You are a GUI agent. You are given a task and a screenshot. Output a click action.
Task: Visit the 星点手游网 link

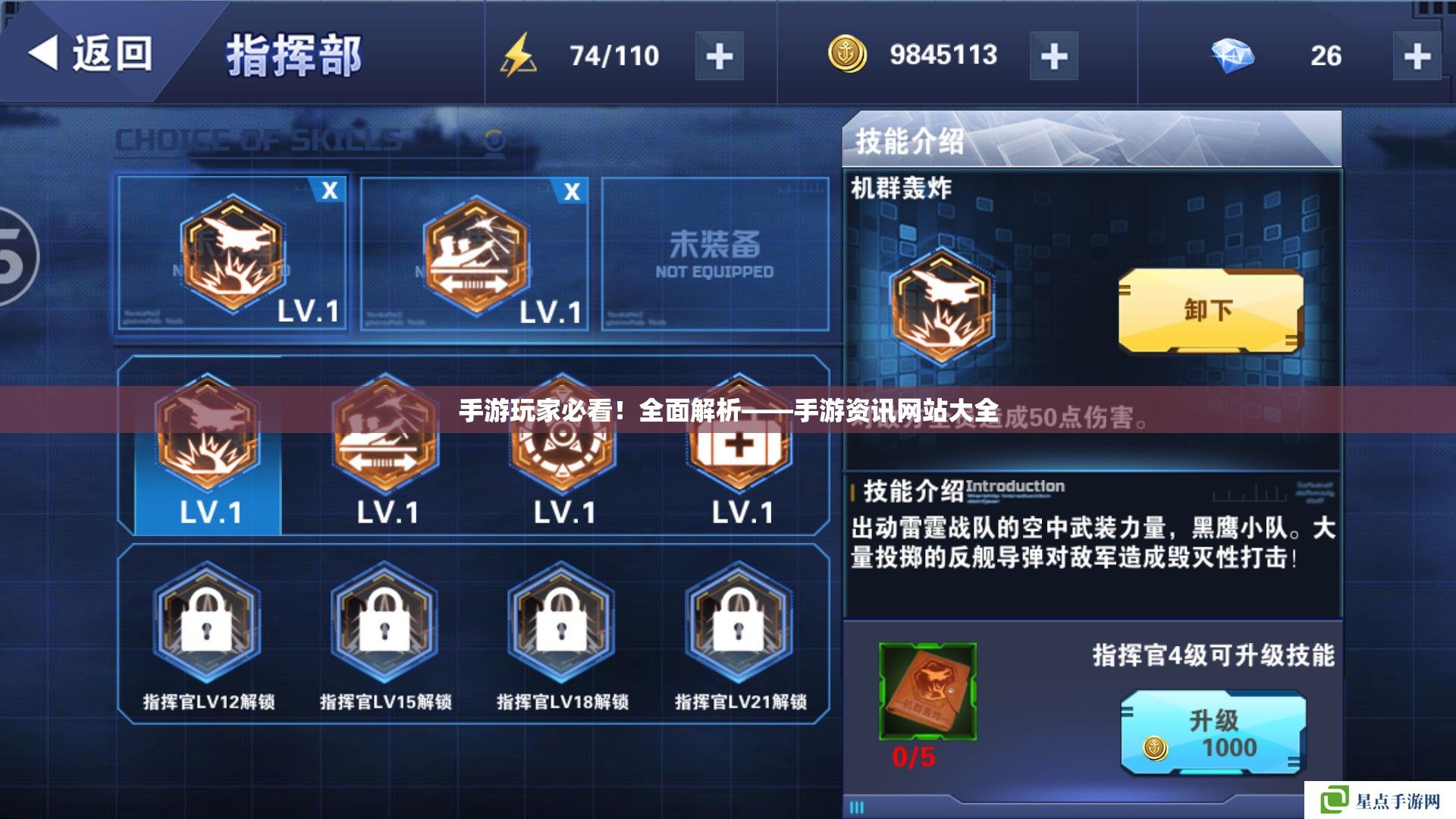[1380, 799]
